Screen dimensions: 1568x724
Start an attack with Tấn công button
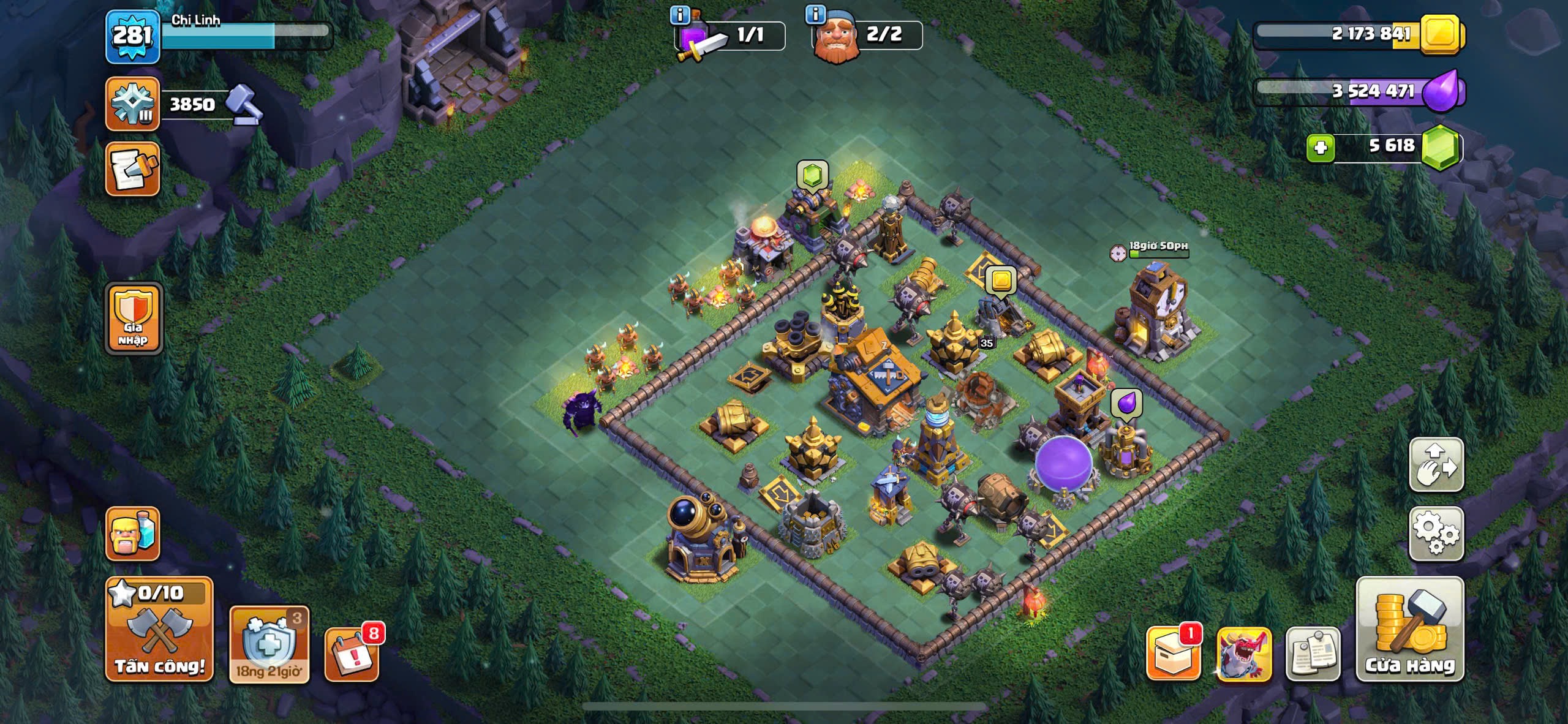pos(159,630)
